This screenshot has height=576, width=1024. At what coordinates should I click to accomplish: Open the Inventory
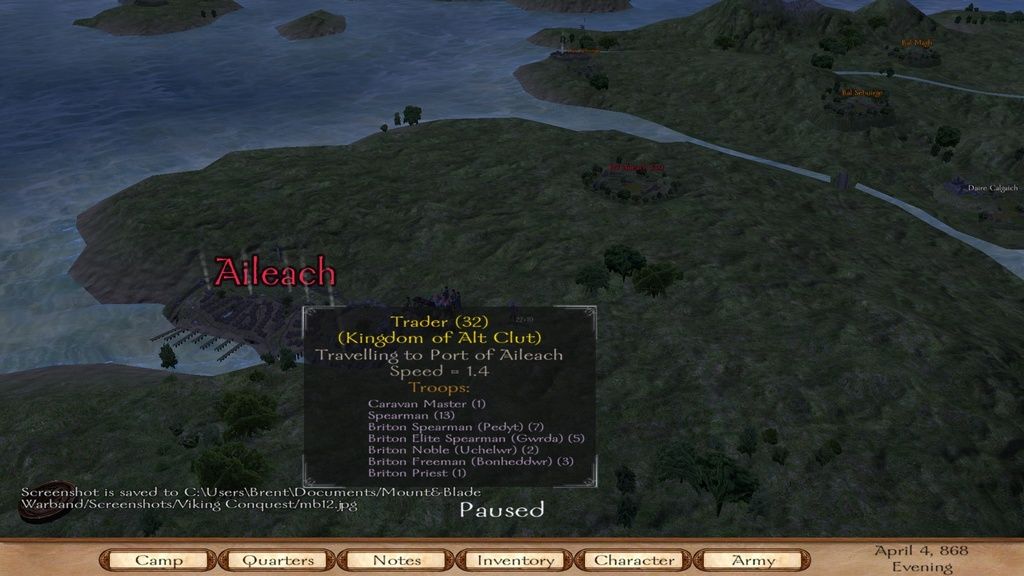pyautogui.click(x=515, y=560)
